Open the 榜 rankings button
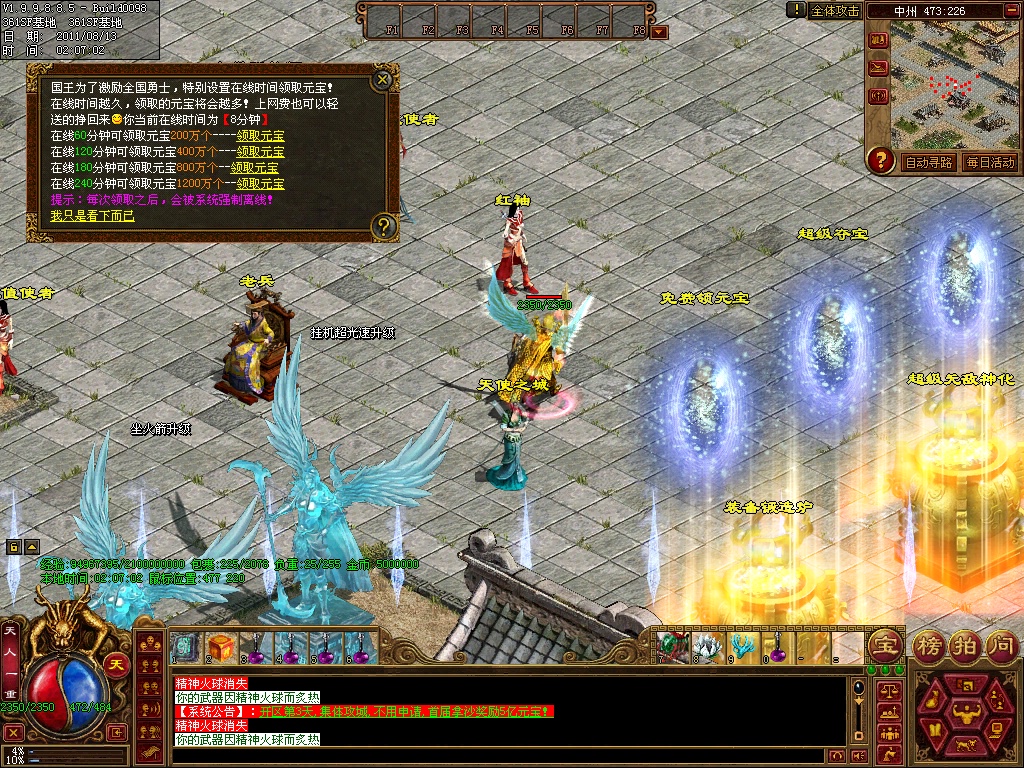Viewport: 1024px width, 768px height. (x=930, y=644)
